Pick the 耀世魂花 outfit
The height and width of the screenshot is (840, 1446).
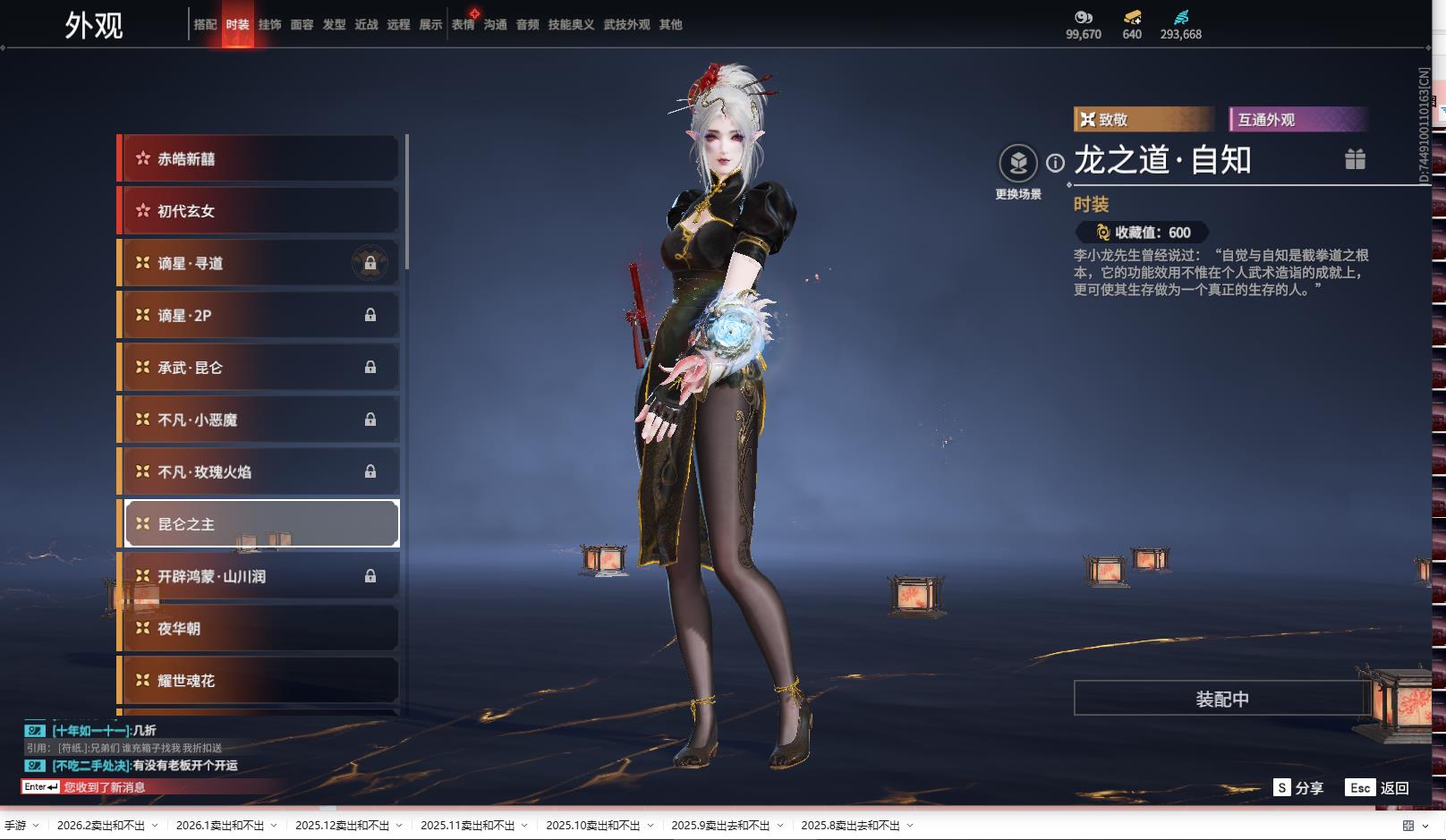[x=259, y=681]
